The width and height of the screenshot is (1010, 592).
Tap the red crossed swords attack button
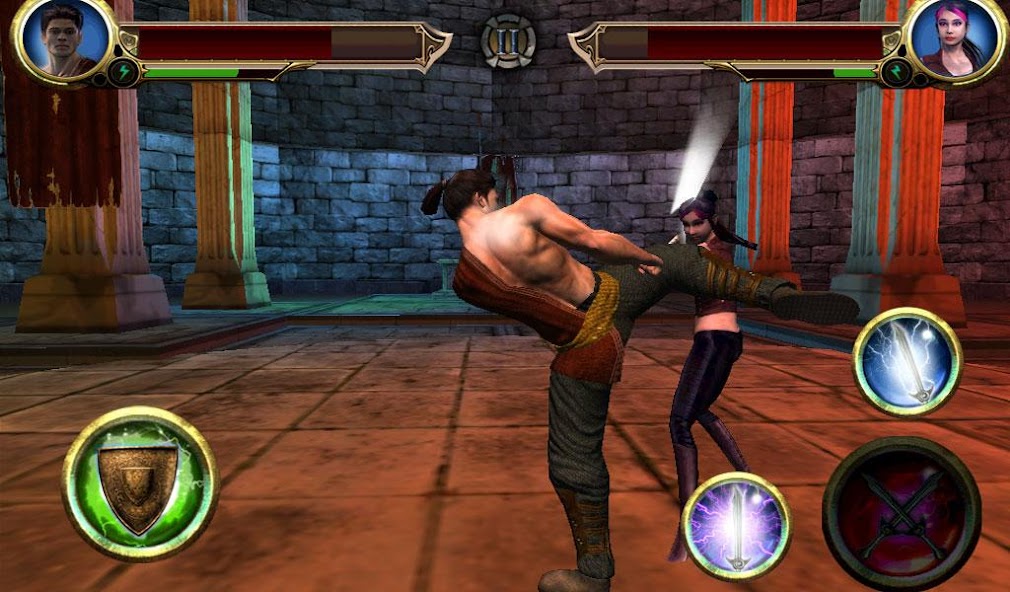[901, 513]
